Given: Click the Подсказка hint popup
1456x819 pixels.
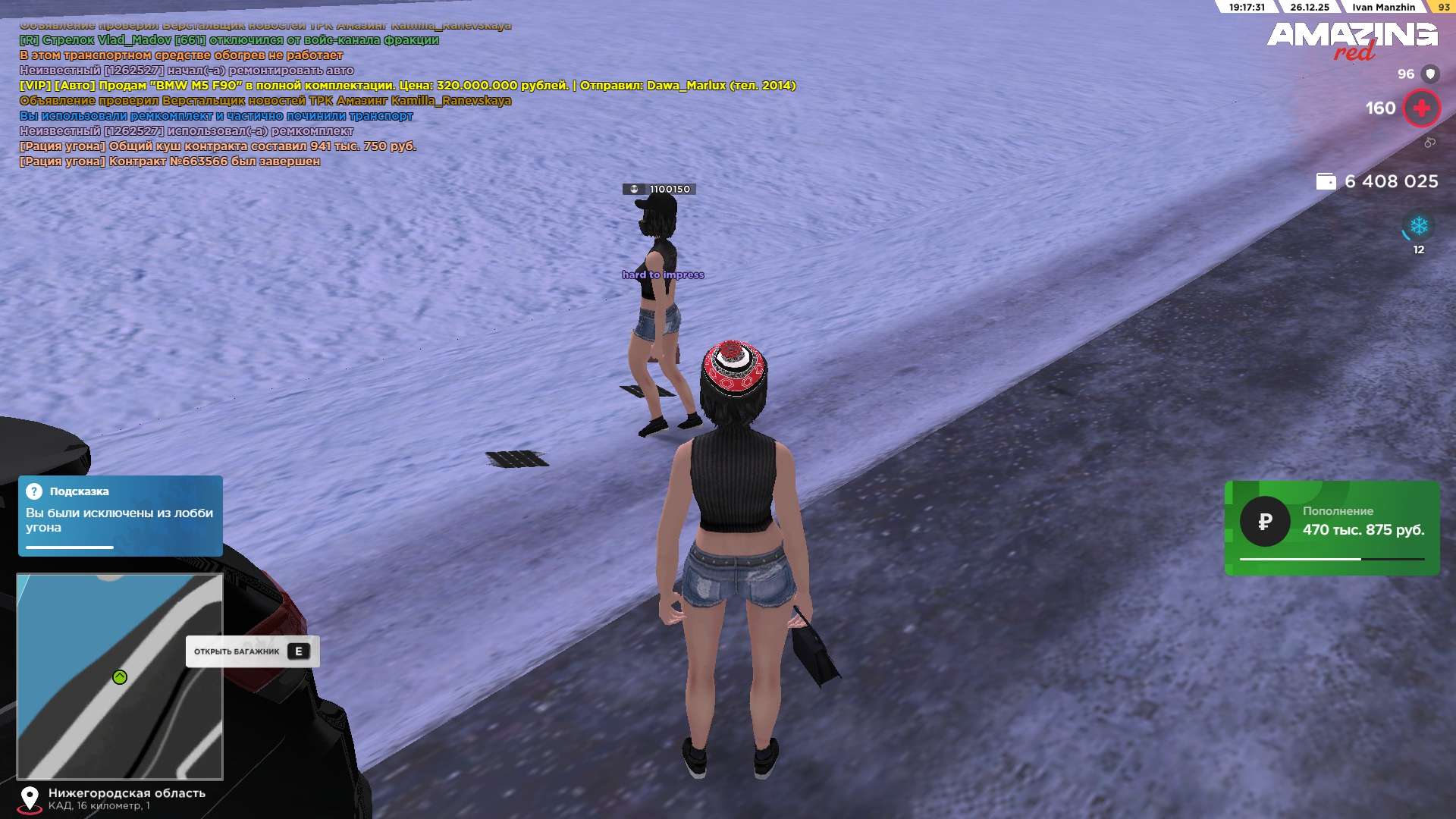Looking at the screenshot, I should pos(120,516).
